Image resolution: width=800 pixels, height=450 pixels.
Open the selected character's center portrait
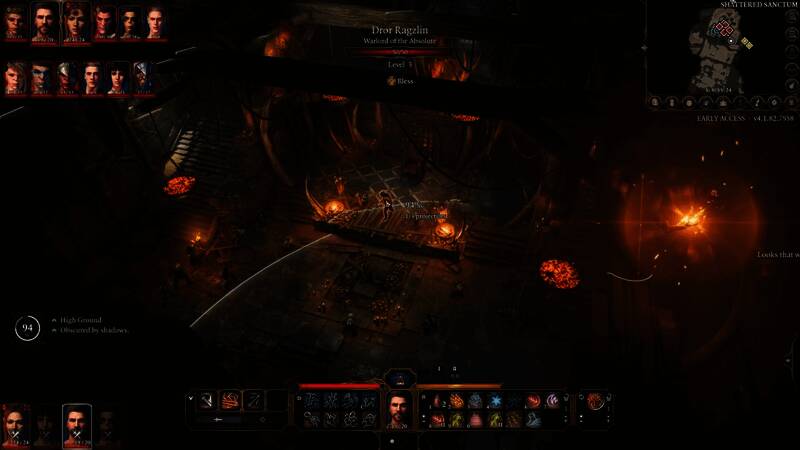click(x=400, y=407)
